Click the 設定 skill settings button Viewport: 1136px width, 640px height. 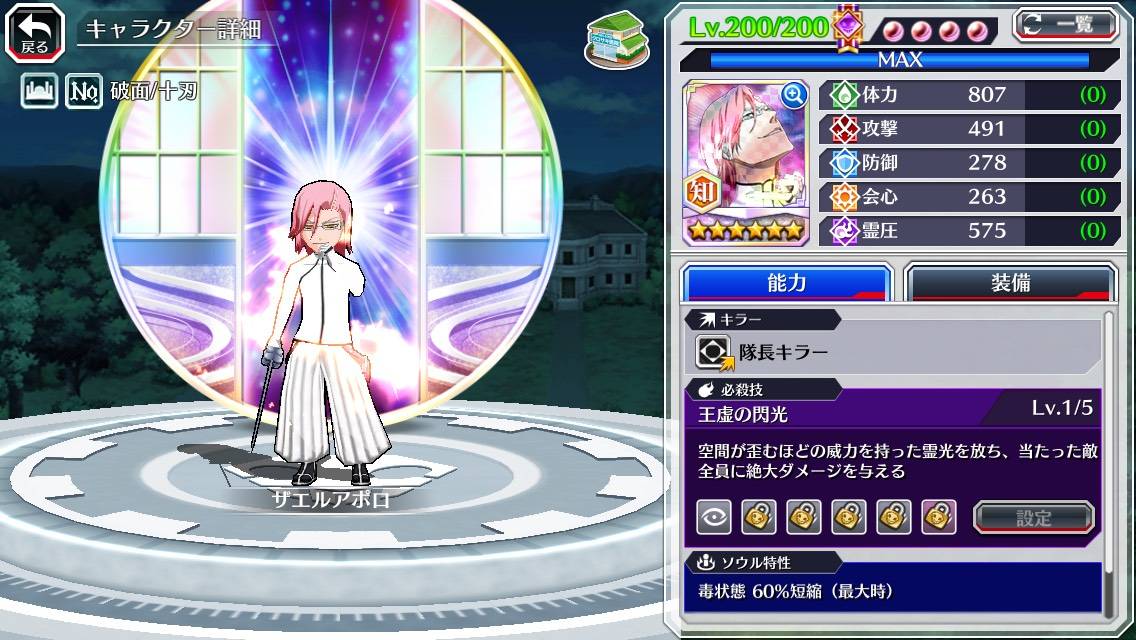pyautogui.click(x=1034, y=517)
